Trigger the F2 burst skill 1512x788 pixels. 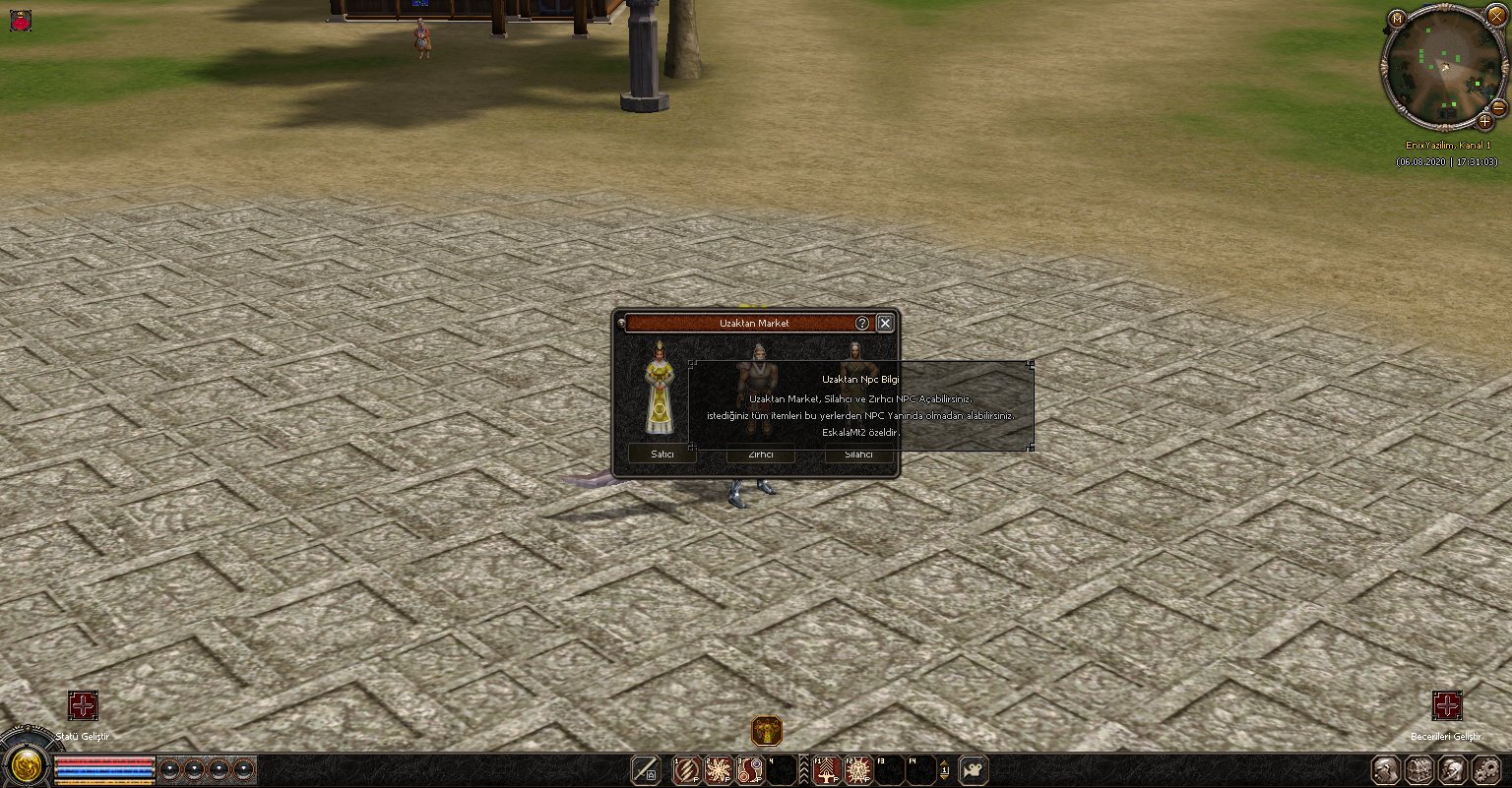pos(858,769)
